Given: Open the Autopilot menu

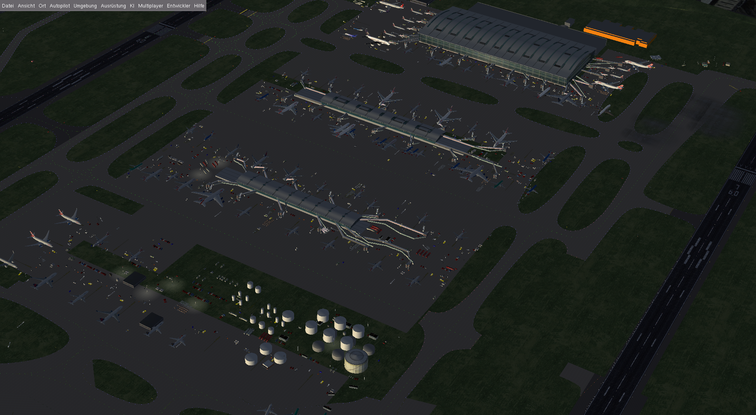Looking at the screenshot, I should point(60,5).
